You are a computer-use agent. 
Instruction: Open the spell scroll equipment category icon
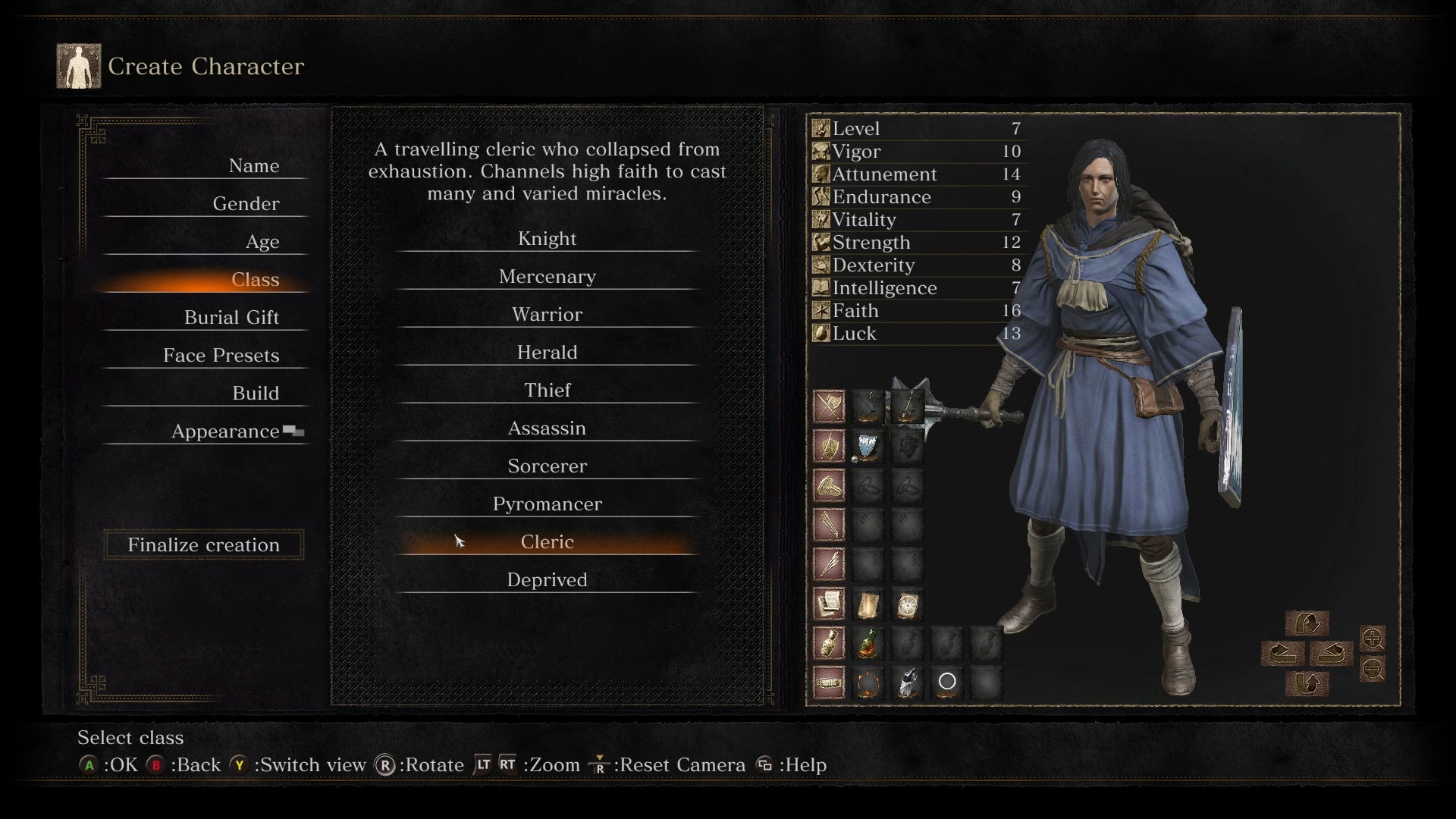coord(829,602)
